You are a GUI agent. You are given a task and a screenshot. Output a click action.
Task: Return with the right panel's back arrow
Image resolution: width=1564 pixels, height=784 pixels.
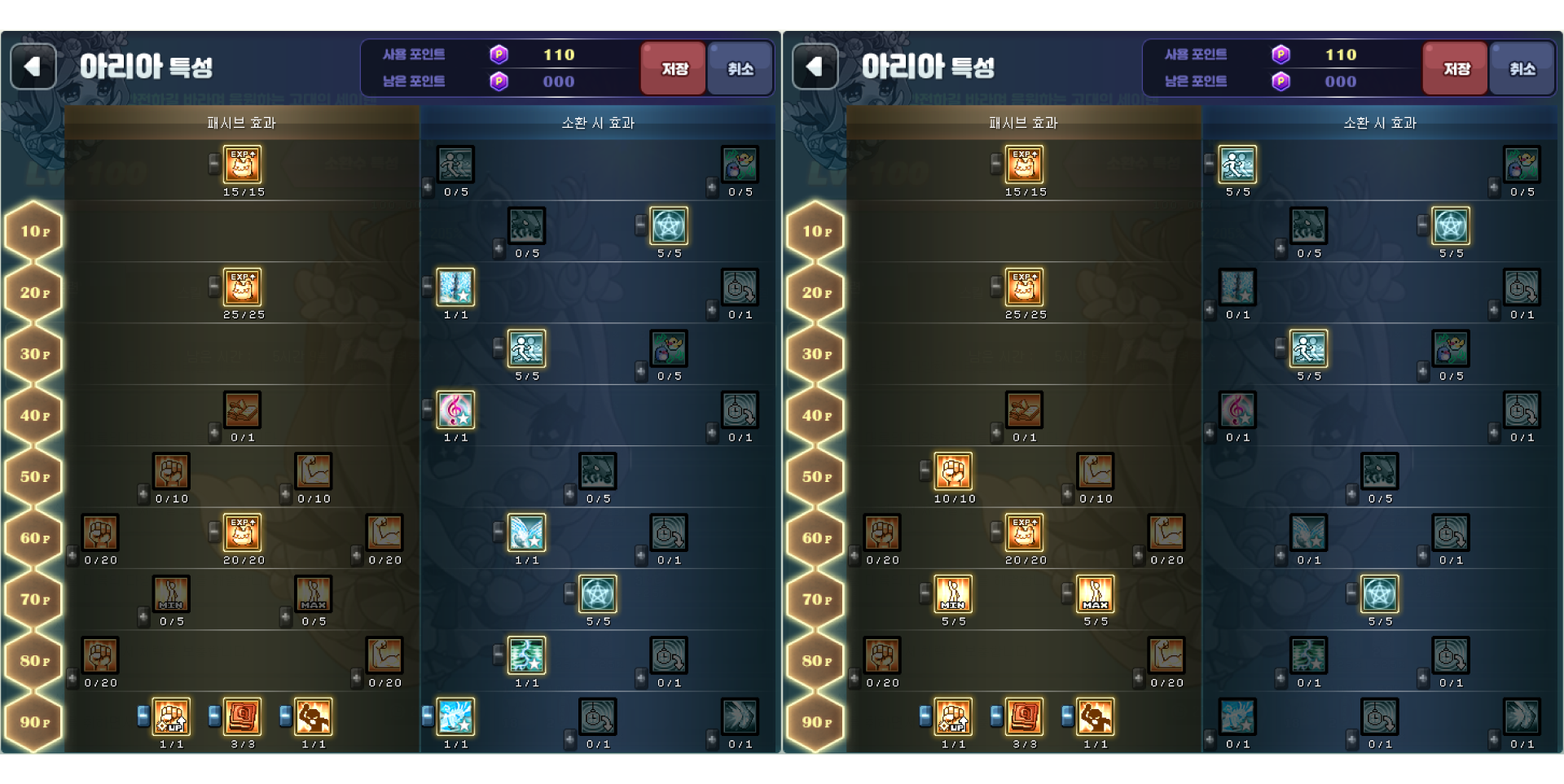pos(815,67)
